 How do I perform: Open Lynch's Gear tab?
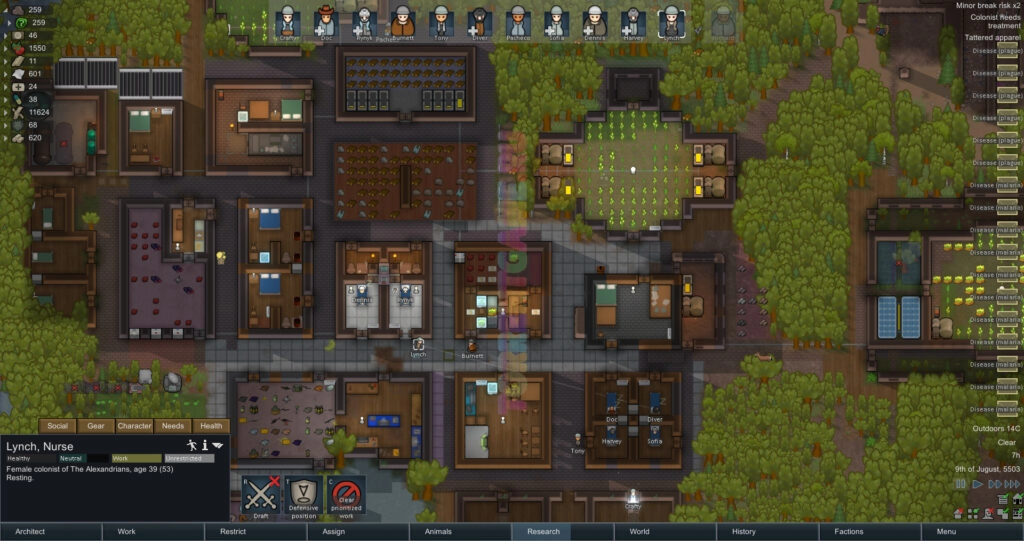pos(96,426)
